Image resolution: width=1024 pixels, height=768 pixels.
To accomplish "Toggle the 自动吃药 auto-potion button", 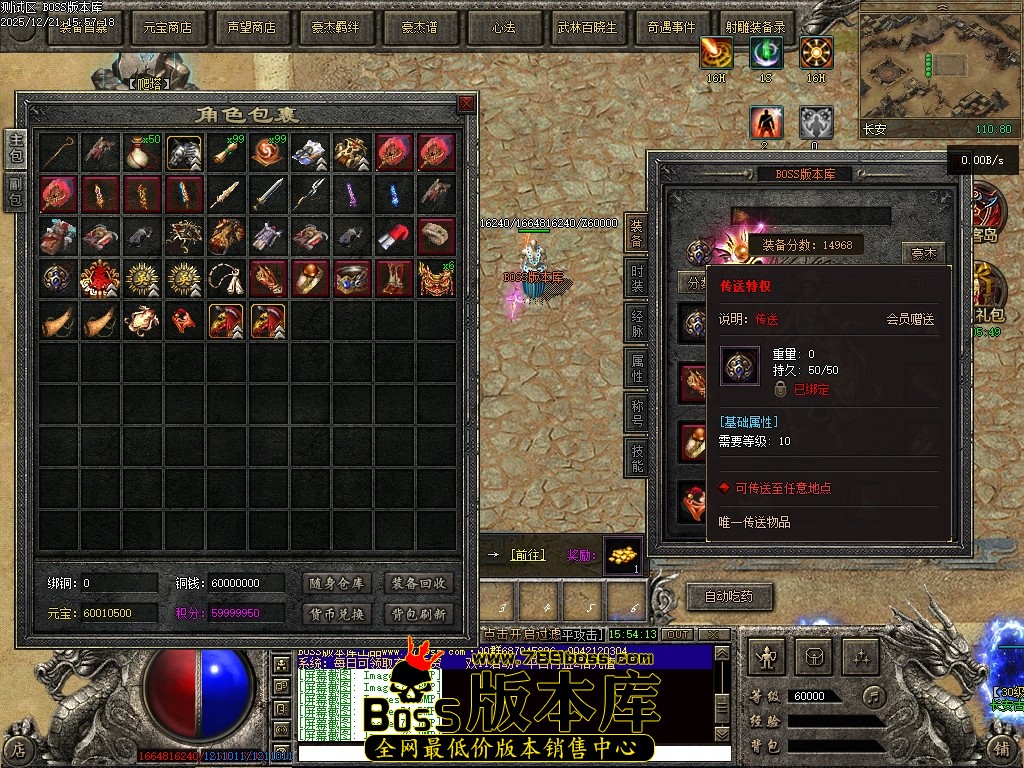I will pyautogui.click(x=728, y=597).
